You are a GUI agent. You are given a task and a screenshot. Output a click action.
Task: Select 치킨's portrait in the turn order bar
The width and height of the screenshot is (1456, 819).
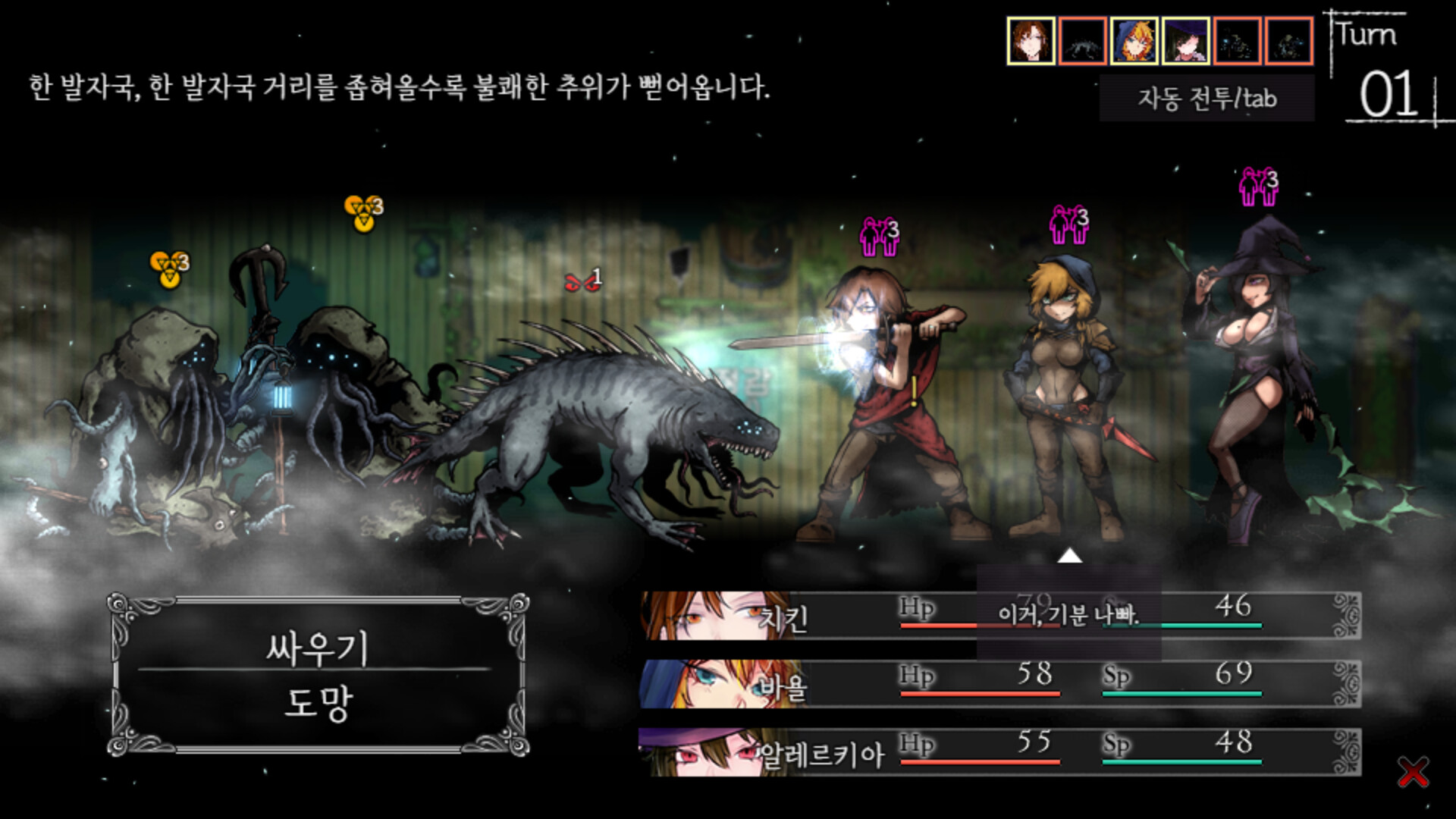1030,42
